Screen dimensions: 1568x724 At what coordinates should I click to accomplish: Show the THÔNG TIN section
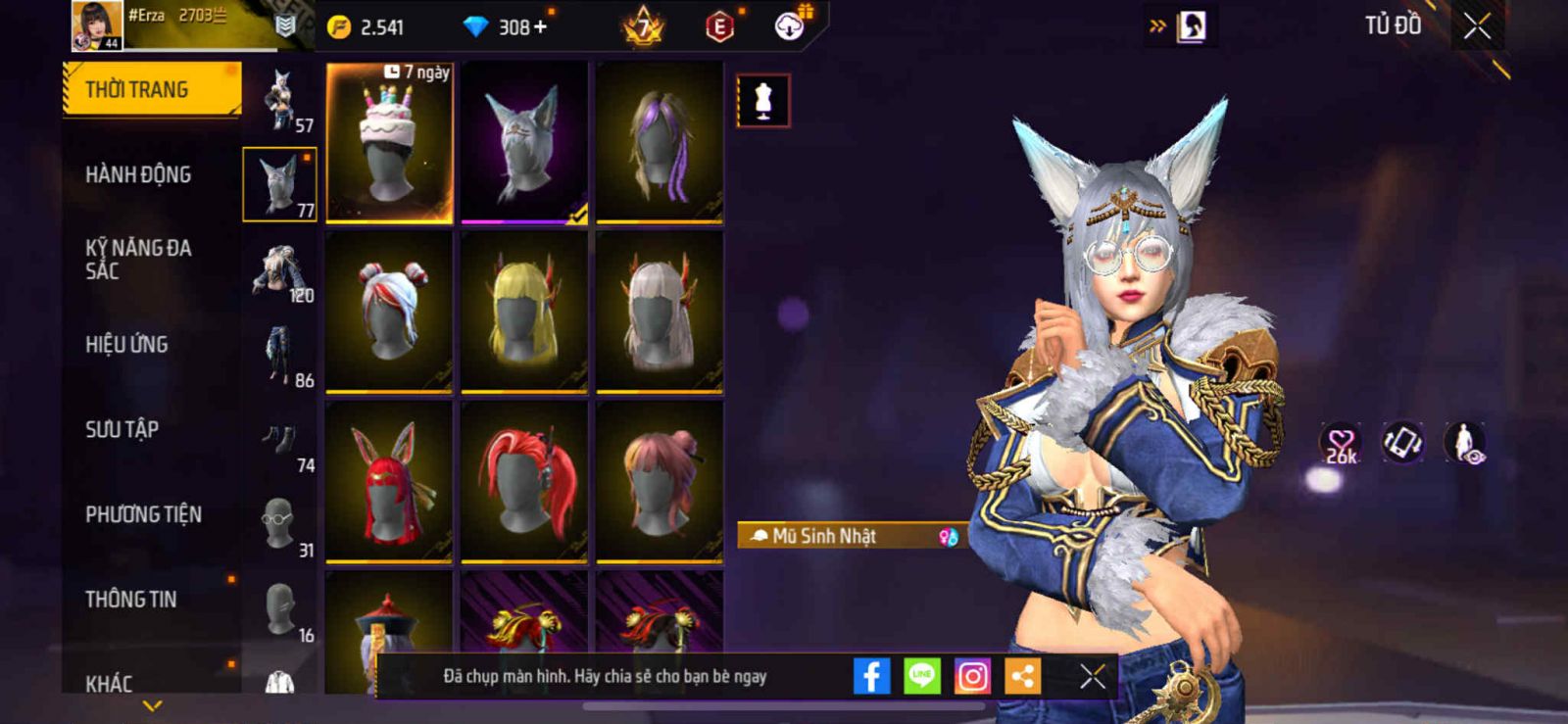pyautogui.click(x=130, y=600)
